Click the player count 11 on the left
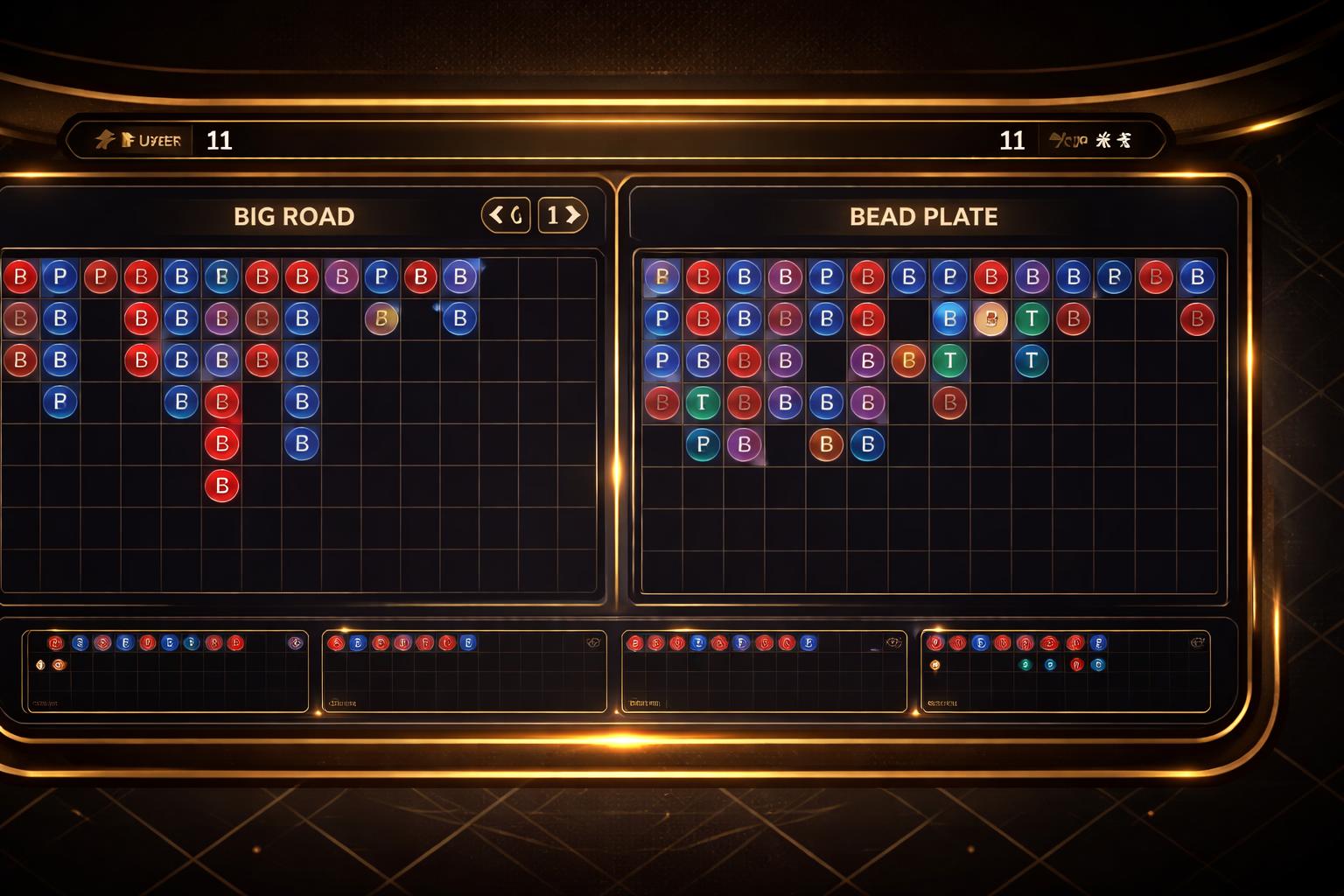1344x896 pixels. point(219,141)
